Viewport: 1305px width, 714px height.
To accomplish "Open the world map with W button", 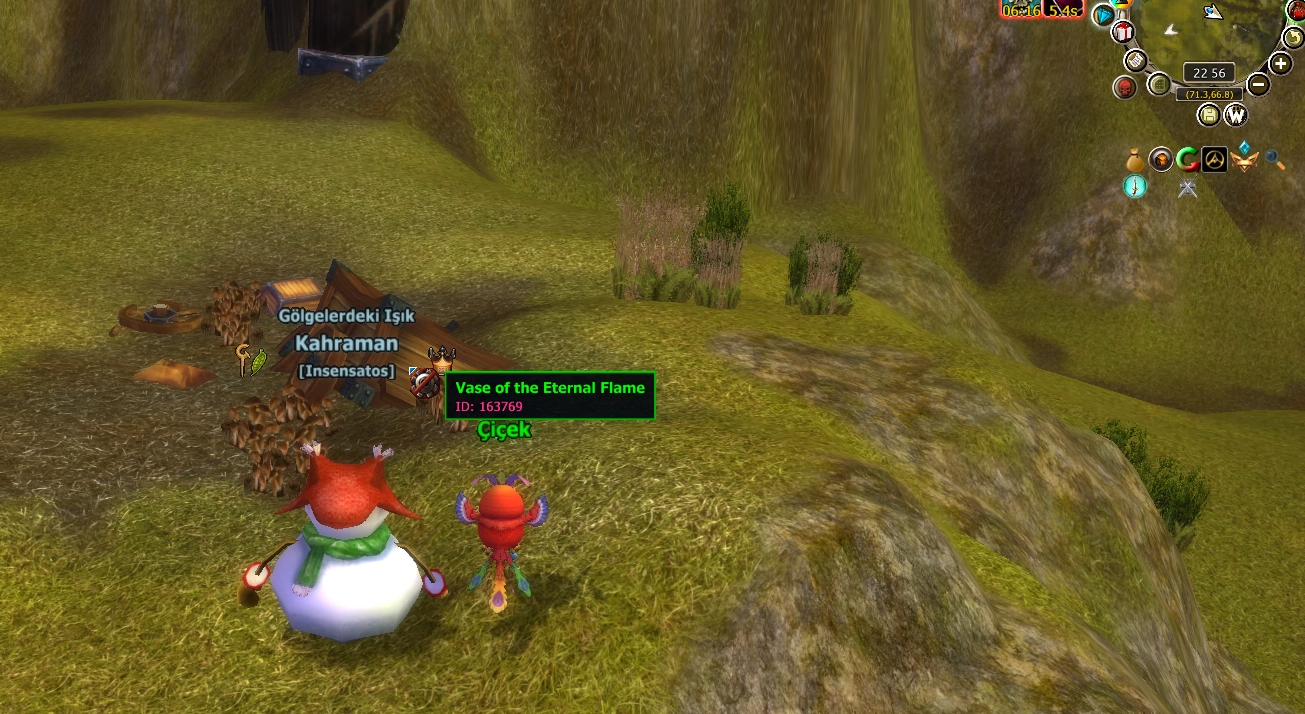I will pyautogui.click(x=1236, y=115).
